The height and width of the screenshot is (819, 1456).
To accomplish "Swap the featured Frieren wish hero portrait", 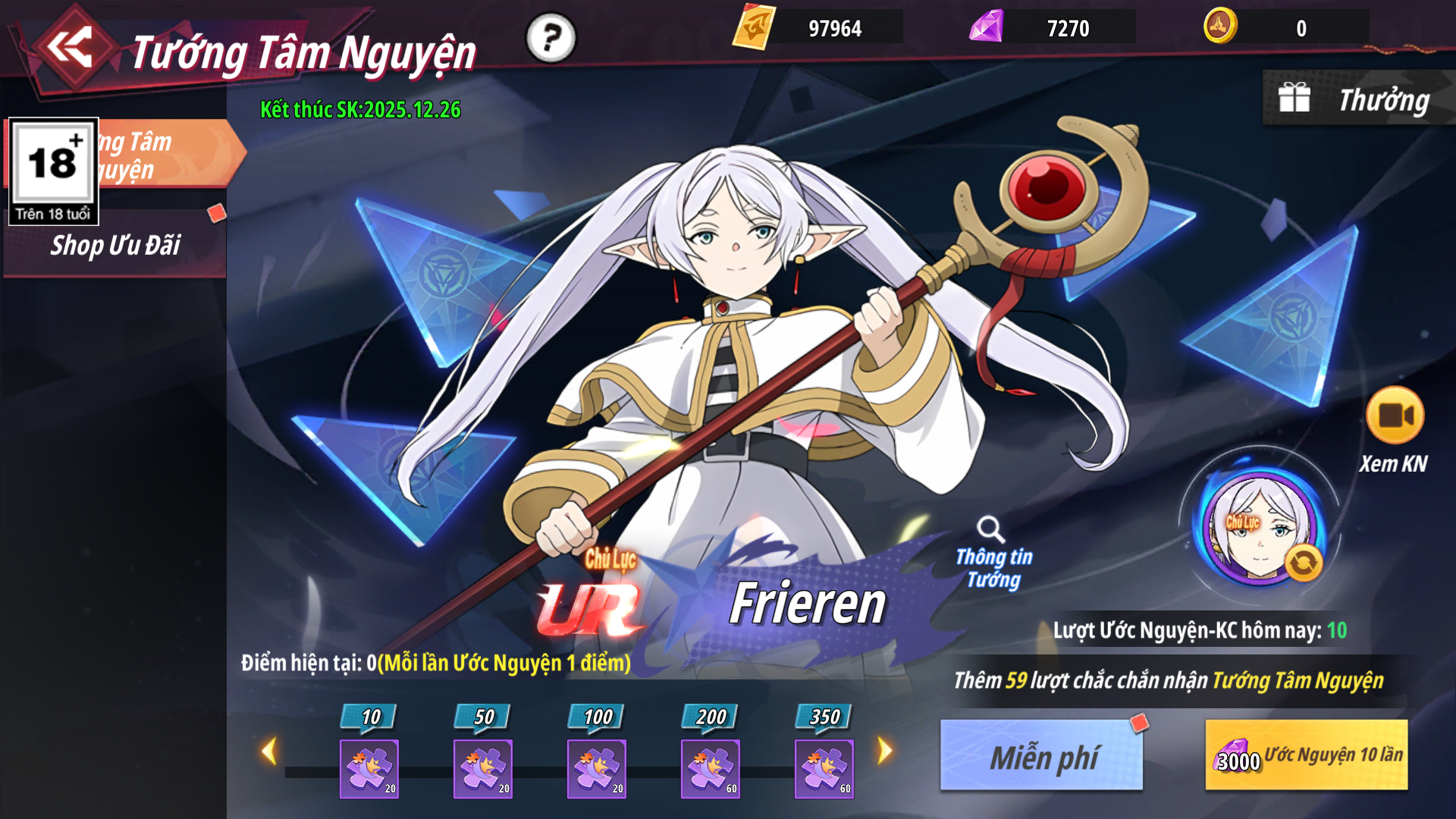I will (1304, 563).
